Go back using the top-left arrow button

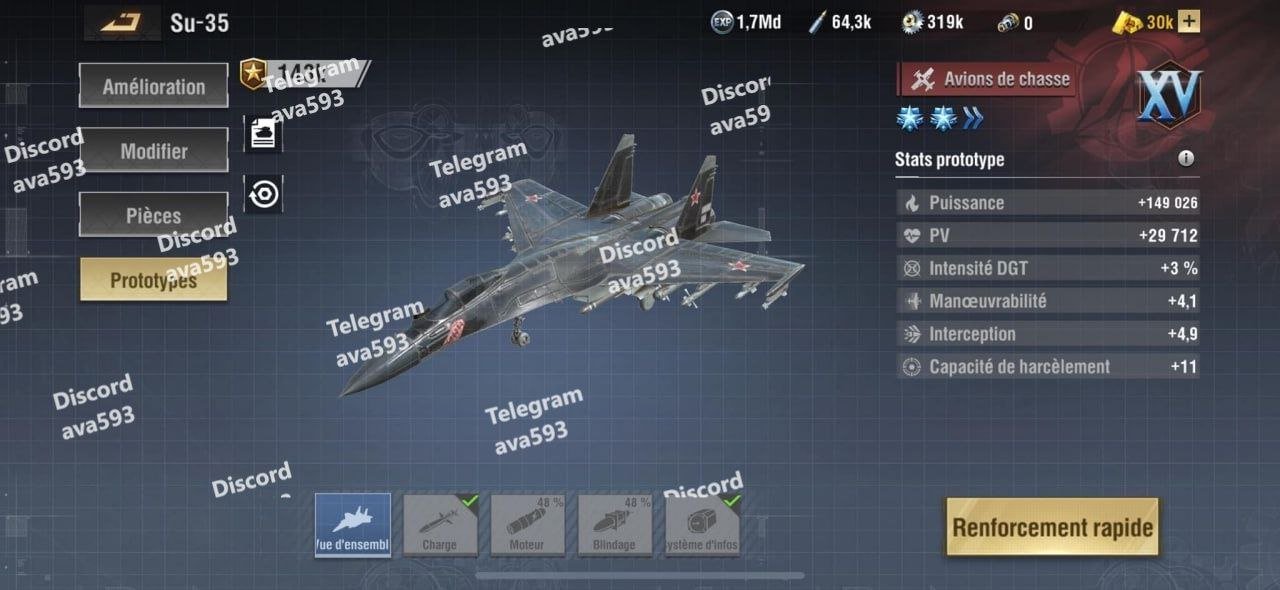click(x=122, y=22)
